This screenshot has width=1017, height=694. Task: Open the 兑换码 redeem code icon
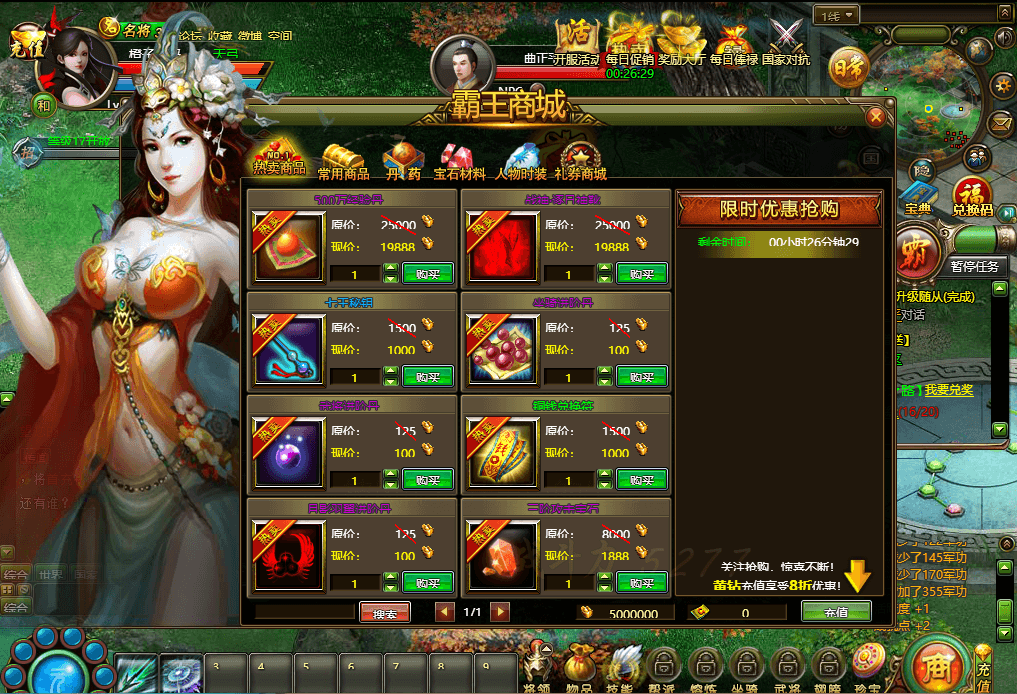coord(970,195)
